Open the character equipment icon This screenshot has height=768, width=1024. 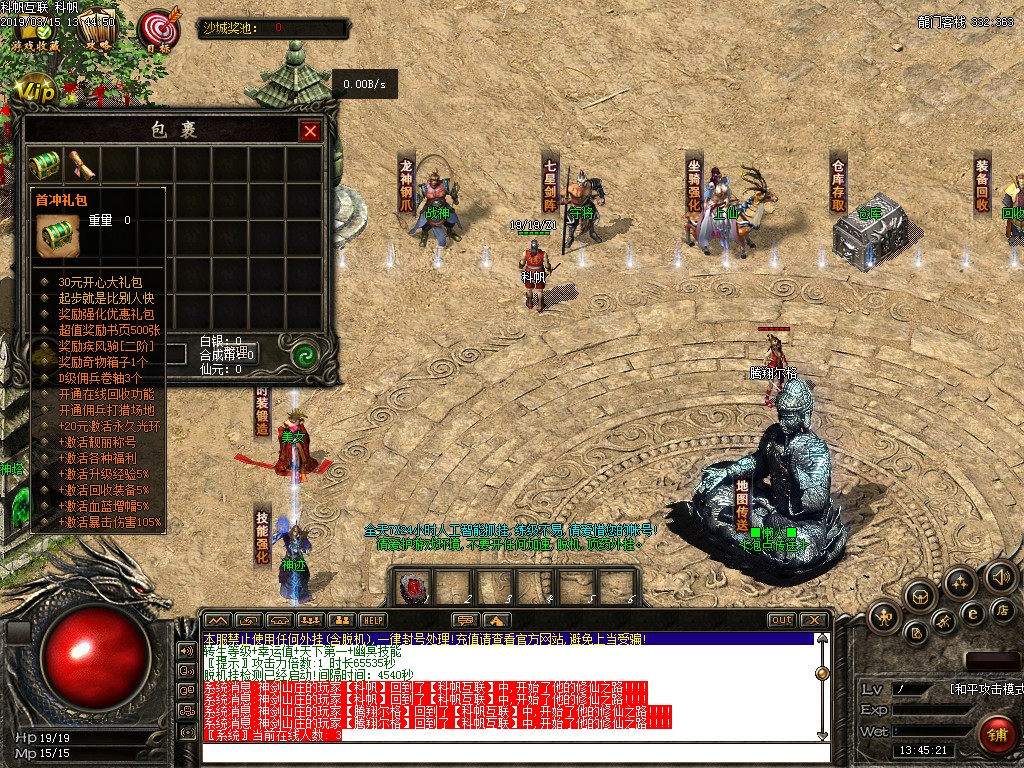[x=884, y=617]
